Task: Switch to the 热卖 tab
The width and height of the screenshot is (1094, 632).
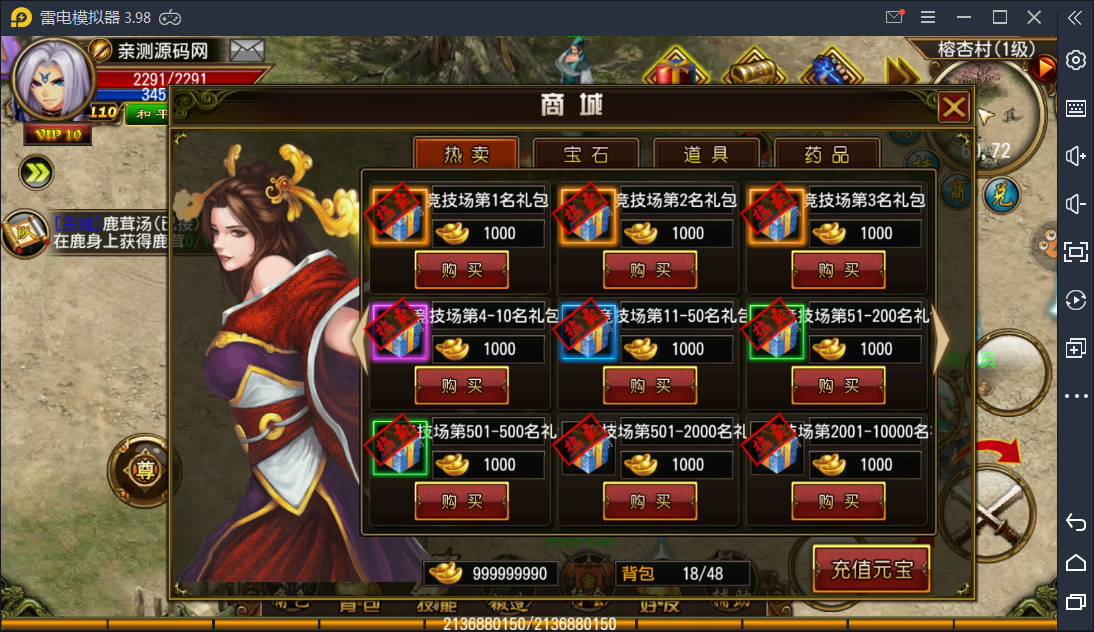Action: tap(466, 155)
